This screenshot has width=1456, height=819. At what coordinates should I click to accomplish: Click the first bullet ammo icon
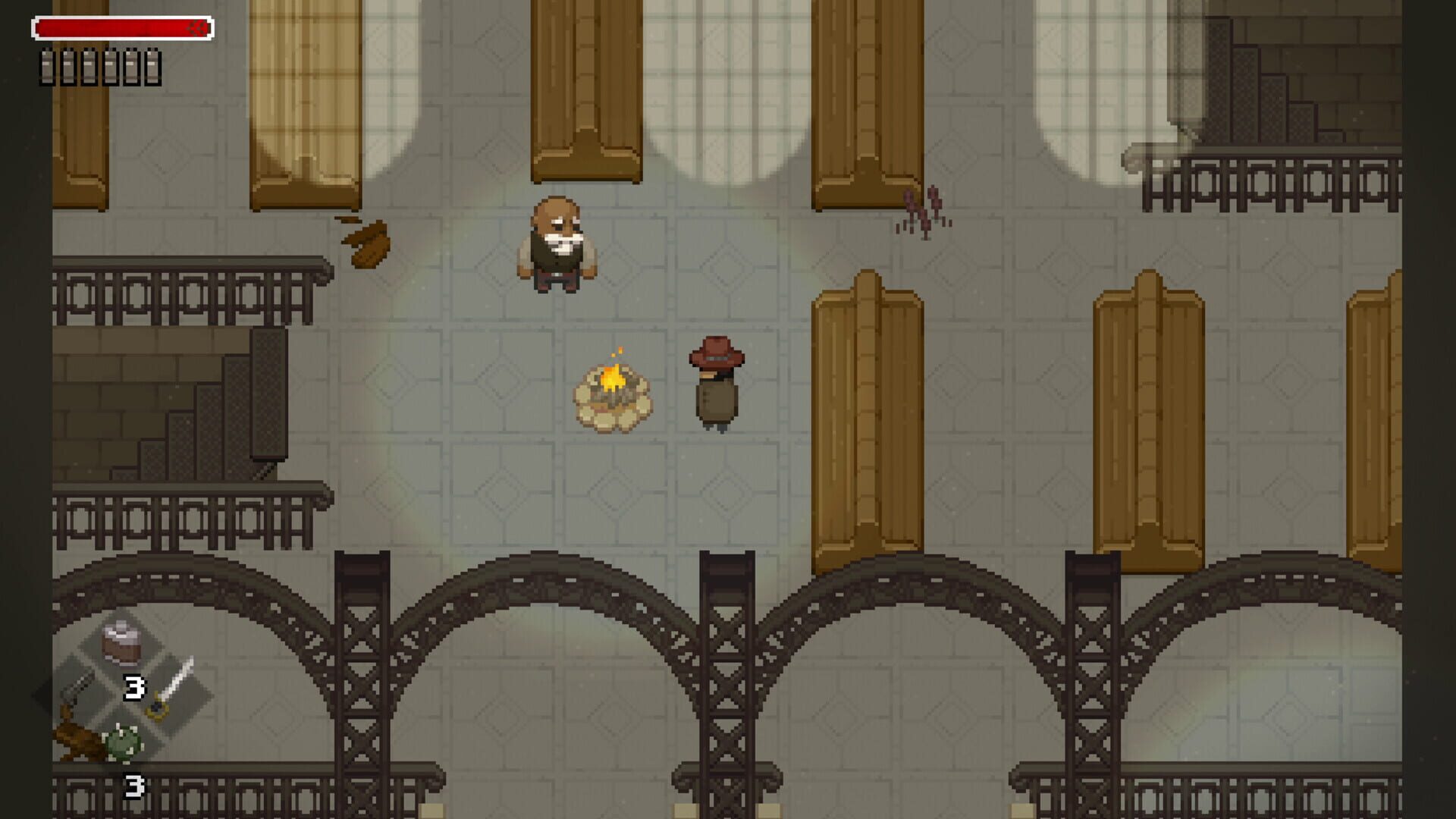click(x=49, y=64)
